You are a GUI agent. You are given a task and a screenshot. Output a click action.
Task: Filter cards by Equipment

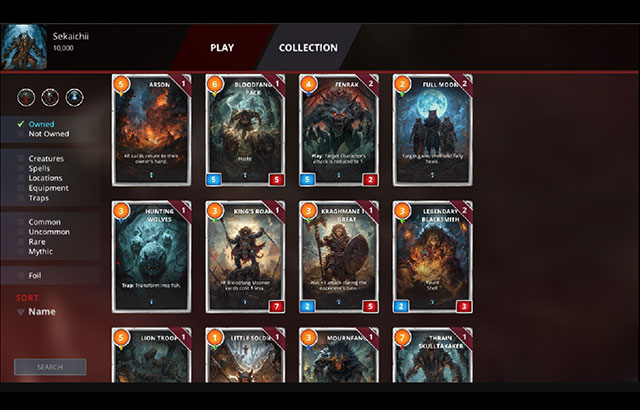click(49, 188)
